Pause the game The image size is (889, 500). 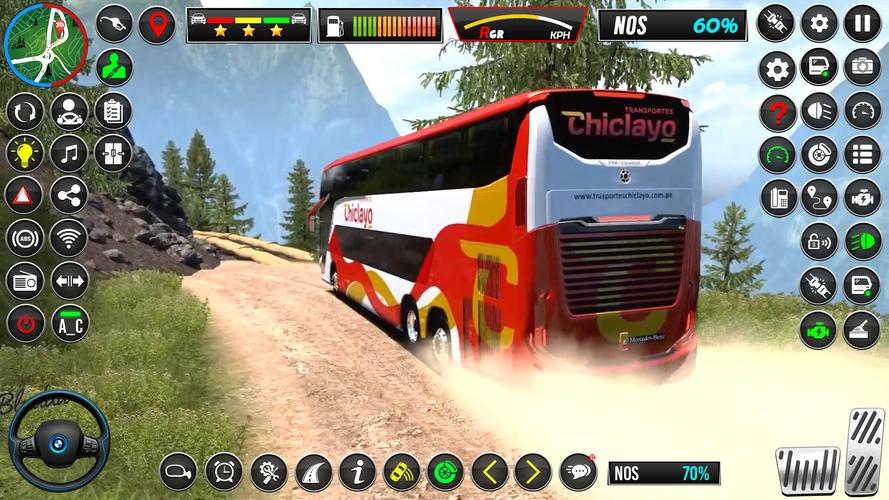[862, 23]
